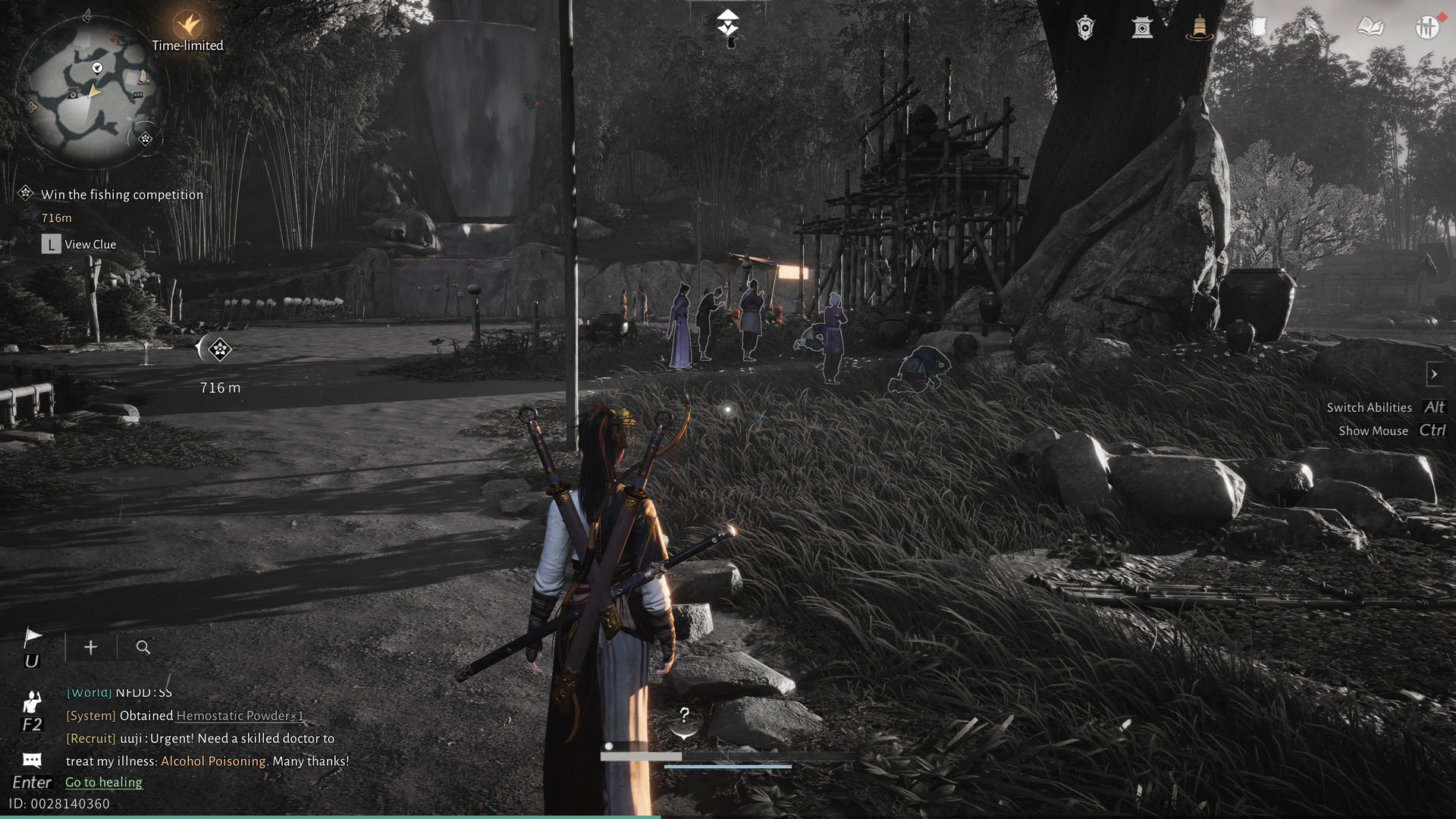
Task: Select the World chat channel label
Action: [x=89, y=692]
